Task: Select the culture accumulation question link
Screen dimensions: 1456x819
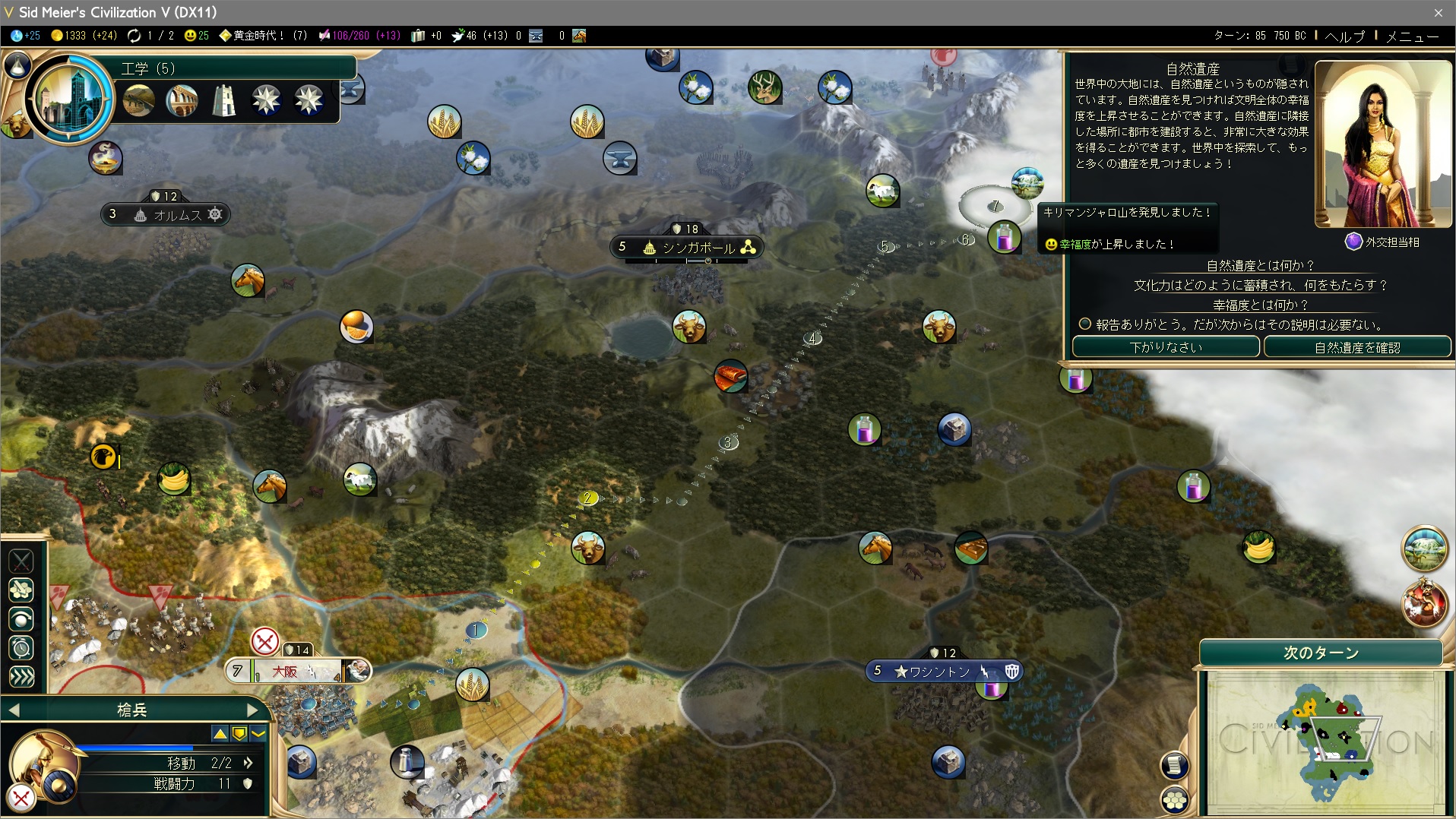Action: pyautogui.click(x=1260, y=285)
